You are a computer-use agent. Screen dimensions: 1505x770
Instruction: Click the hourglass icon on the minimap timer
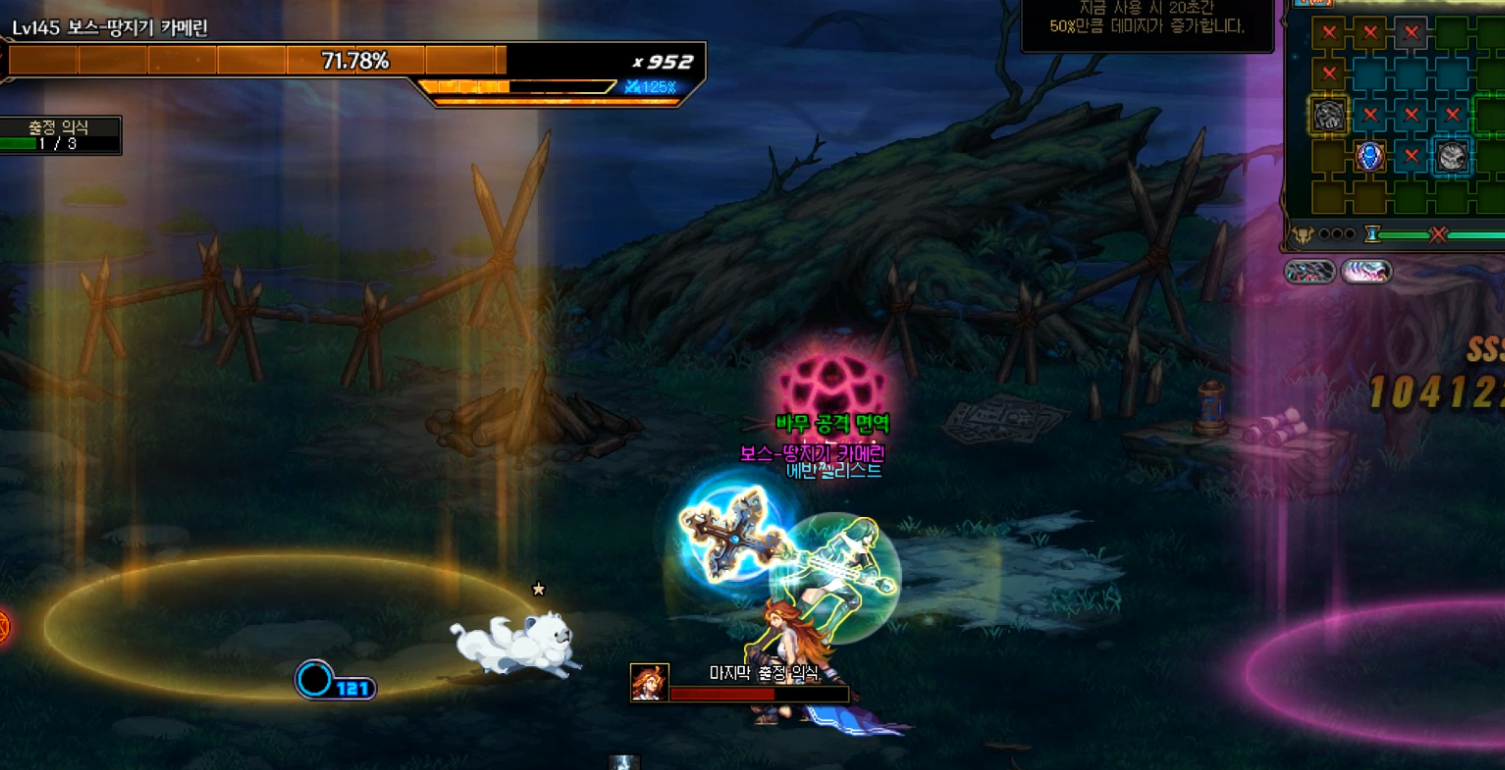pos(1372,234)
